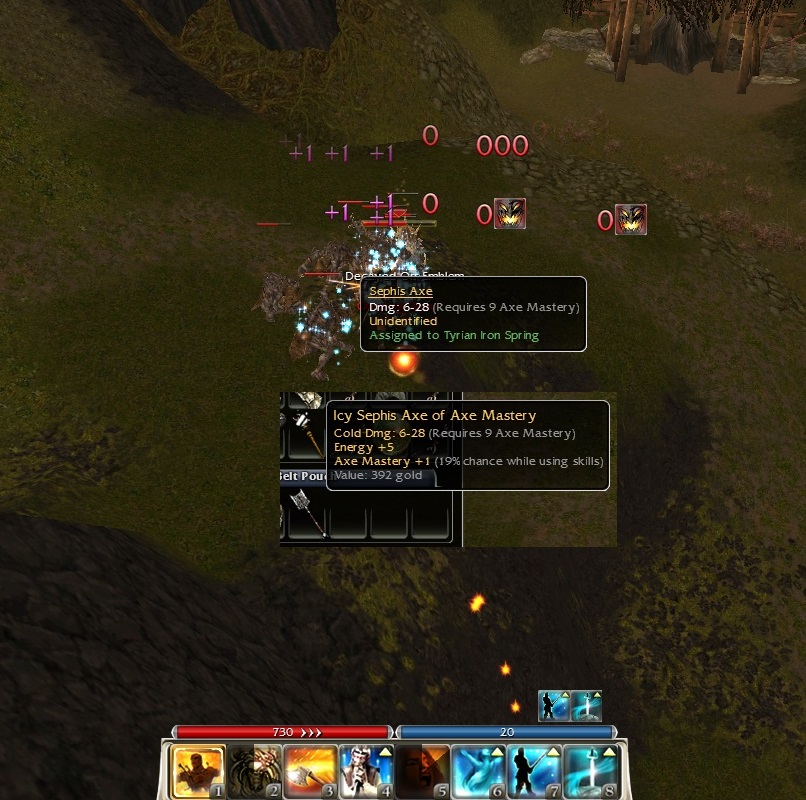Cast the glowing sword skill in slot 8

tap(590, 770)
